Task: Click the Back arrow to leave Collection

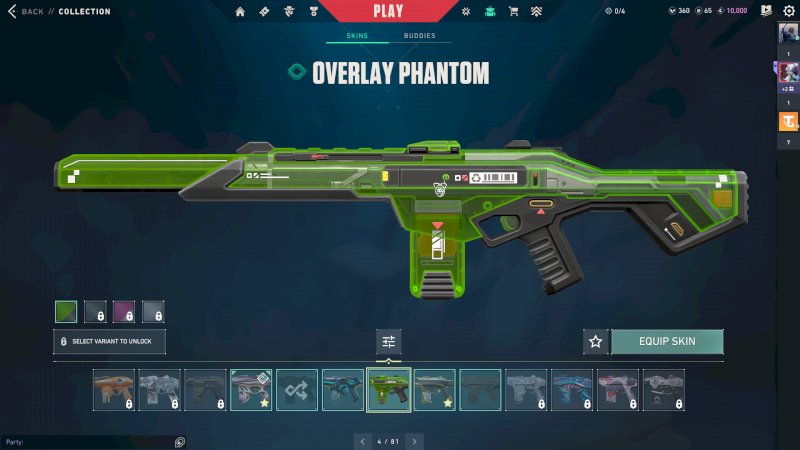Action: pos(13,12)
